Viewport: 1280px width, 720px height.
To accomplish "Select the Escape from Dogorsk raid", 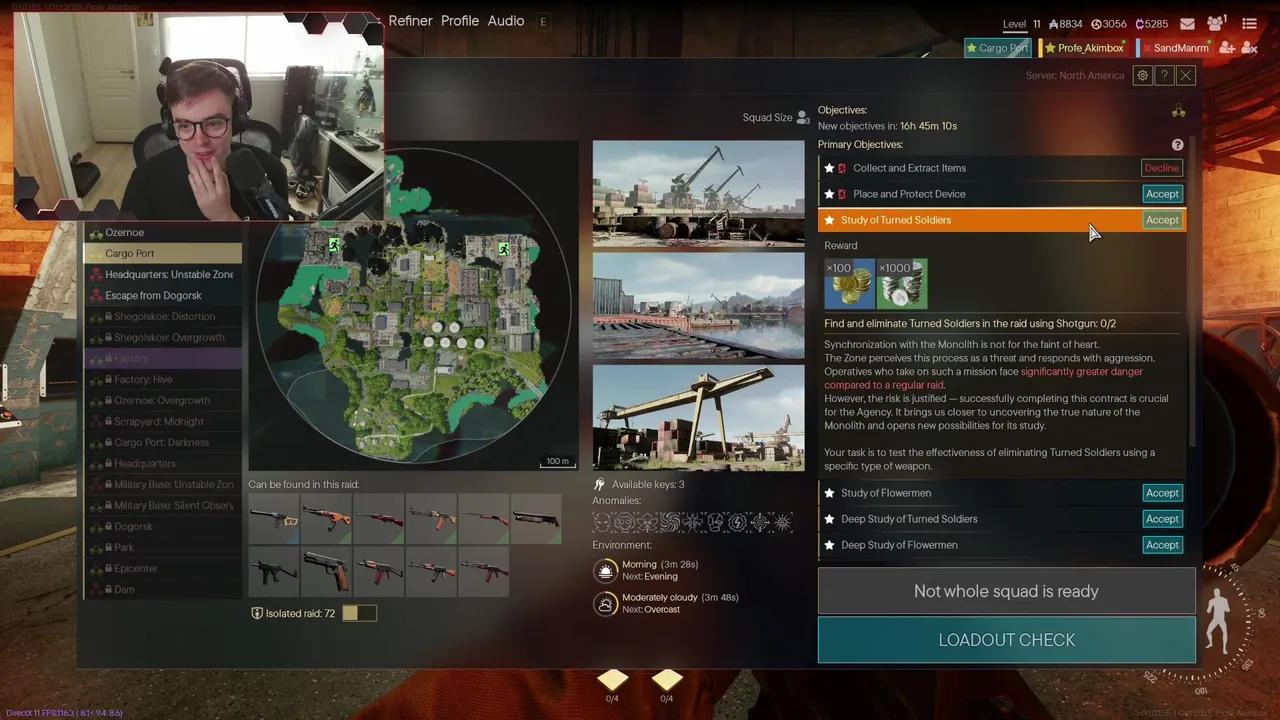I will tap(153, 296).
